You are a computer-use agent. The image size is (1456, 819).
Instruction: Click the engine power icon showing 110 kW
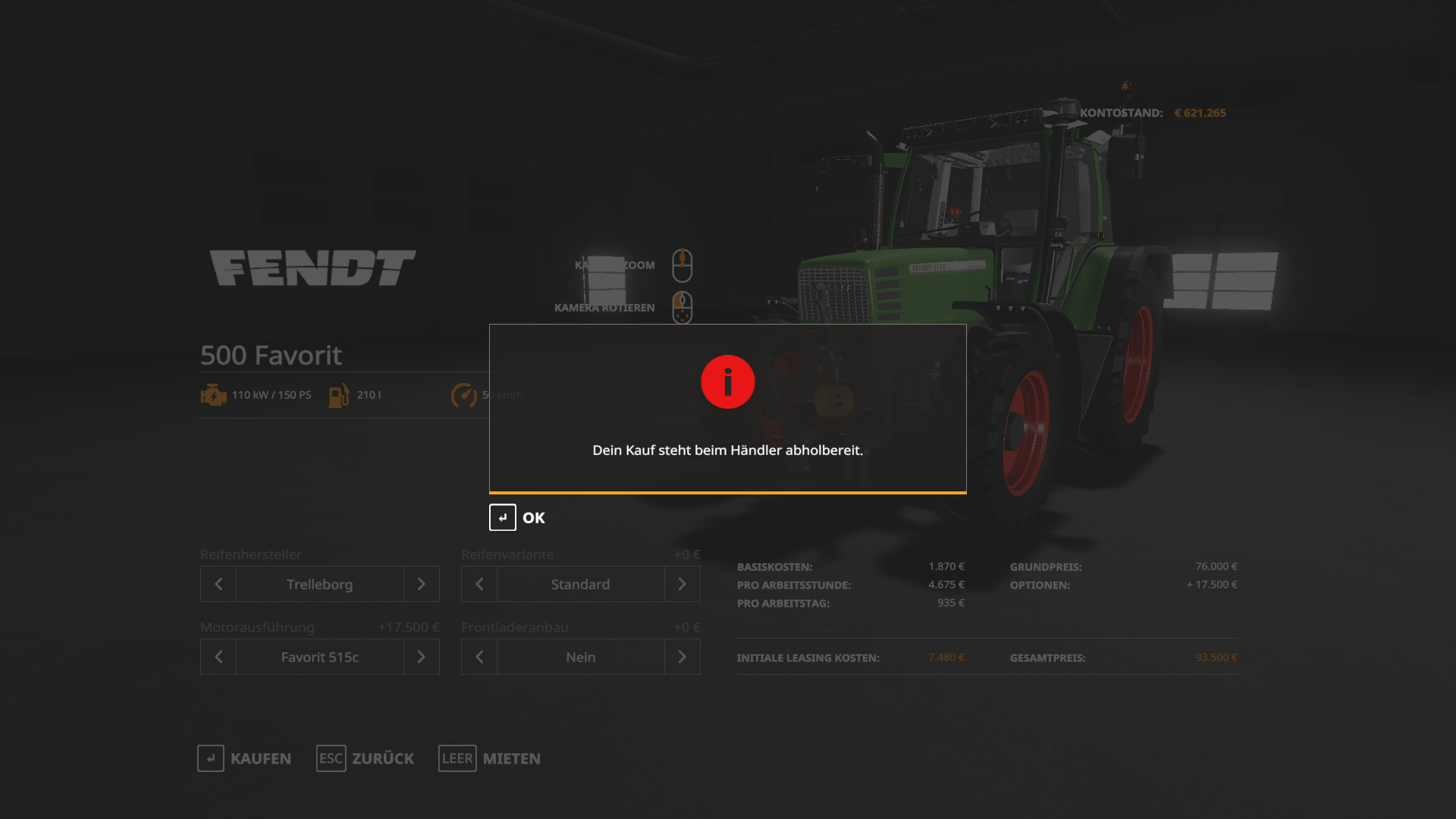click(213, 394)
